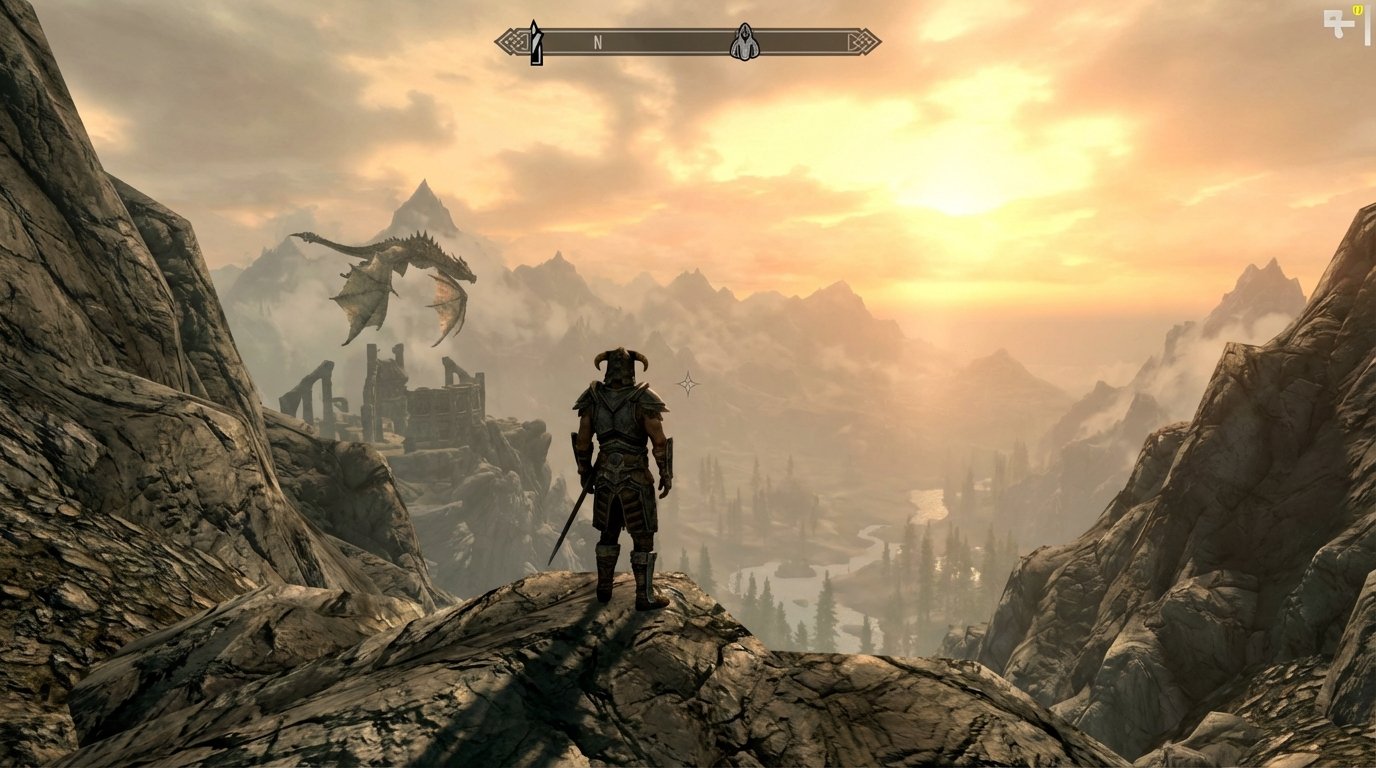Click the N direction letter on the compass

[x=598, y=43]
